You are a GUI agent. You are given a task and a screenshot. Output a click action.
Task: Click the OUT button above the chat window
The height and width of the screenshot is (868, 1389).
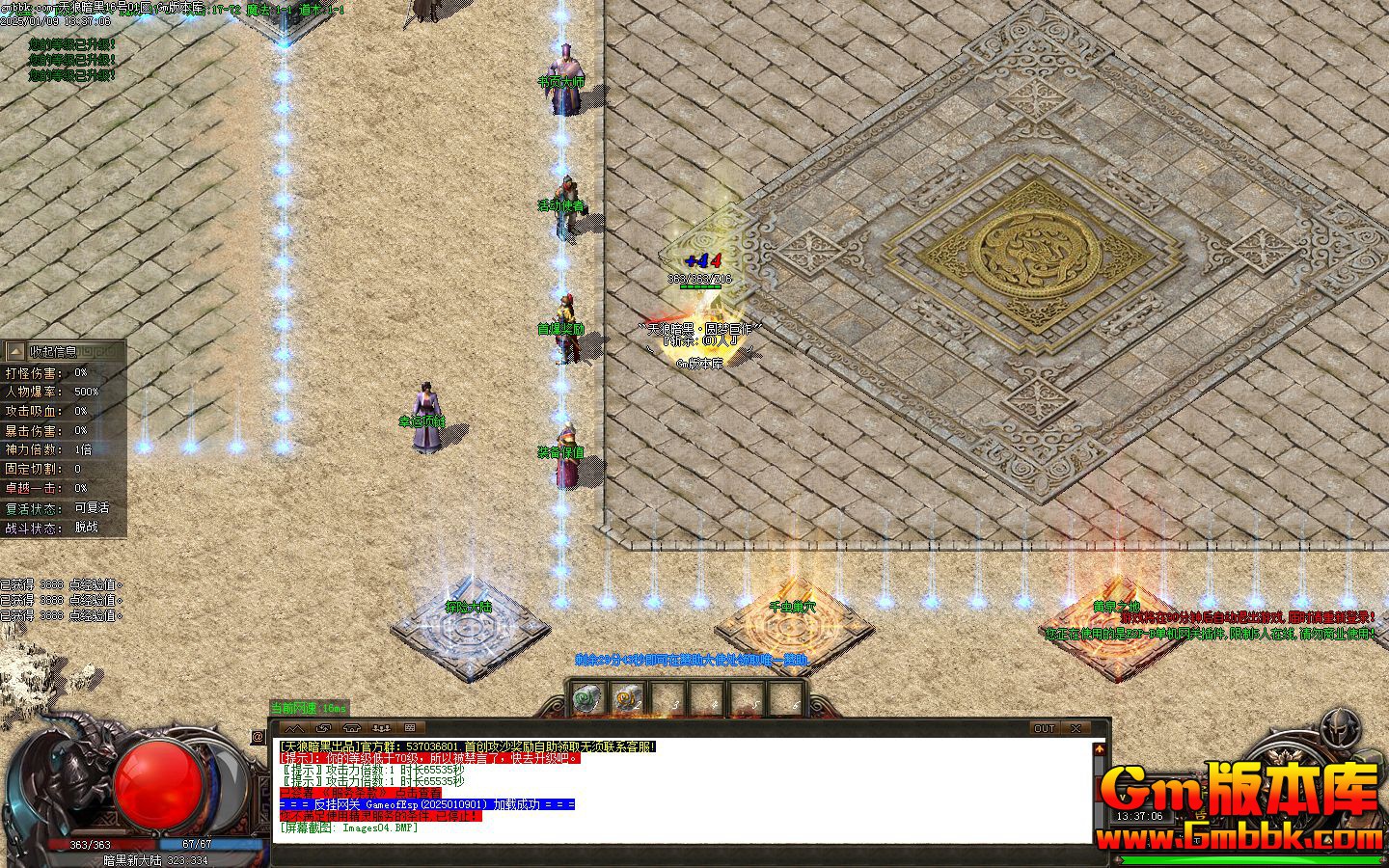pyautogui.click(x=1045, y=728)
